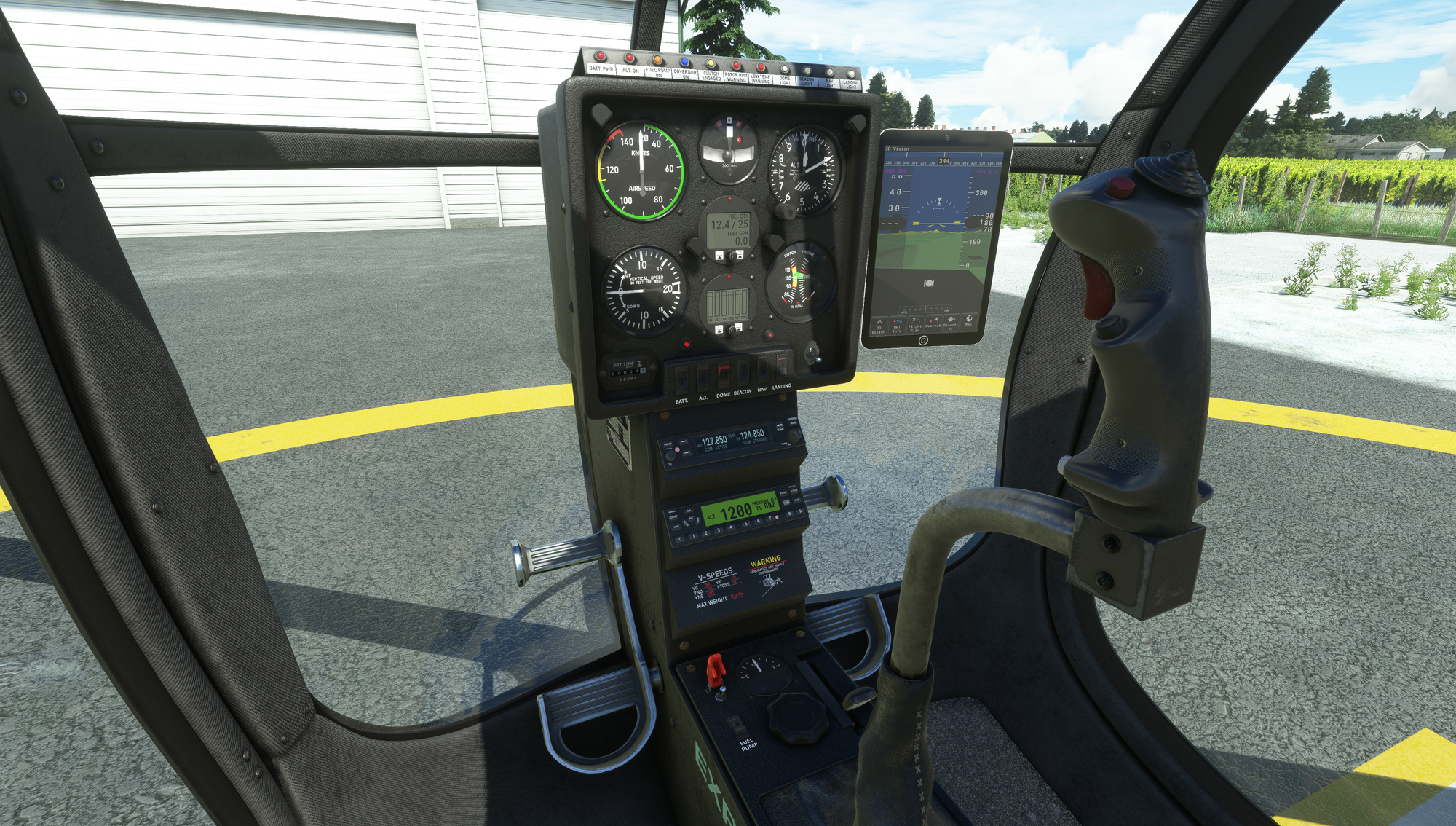
Task: Swap COM active and standby frequencies
Action: click(780, 426)
